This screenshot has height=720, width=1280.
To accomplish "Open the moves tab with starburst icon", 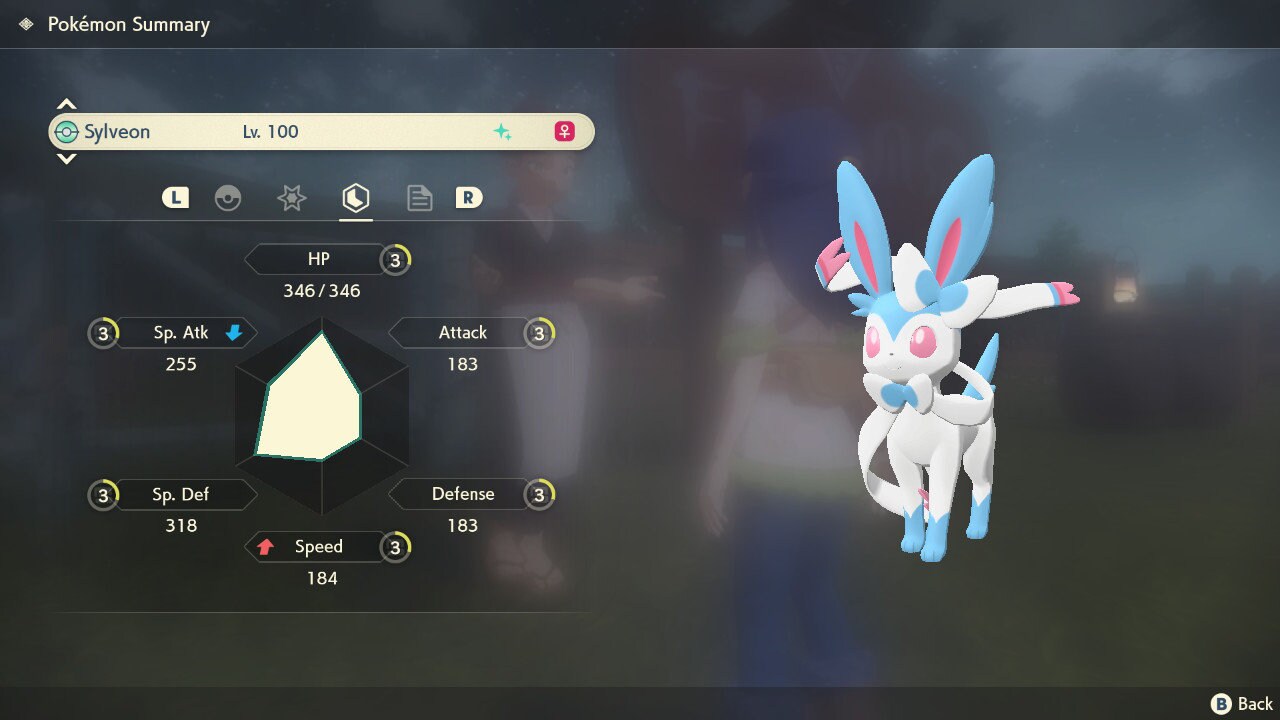I will tap(291, 198).
